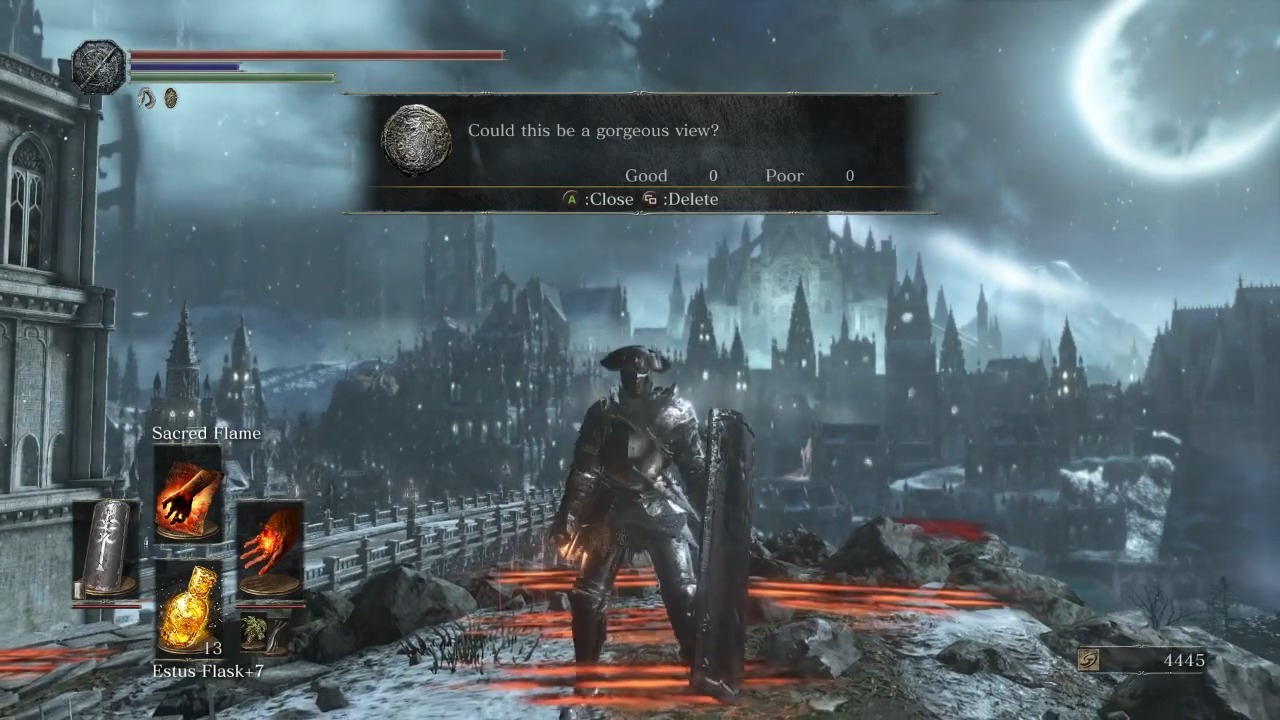Rate the message as Good
This screenshot has height=720, width=1280.
pyautogui.click(x=646, y=175)
